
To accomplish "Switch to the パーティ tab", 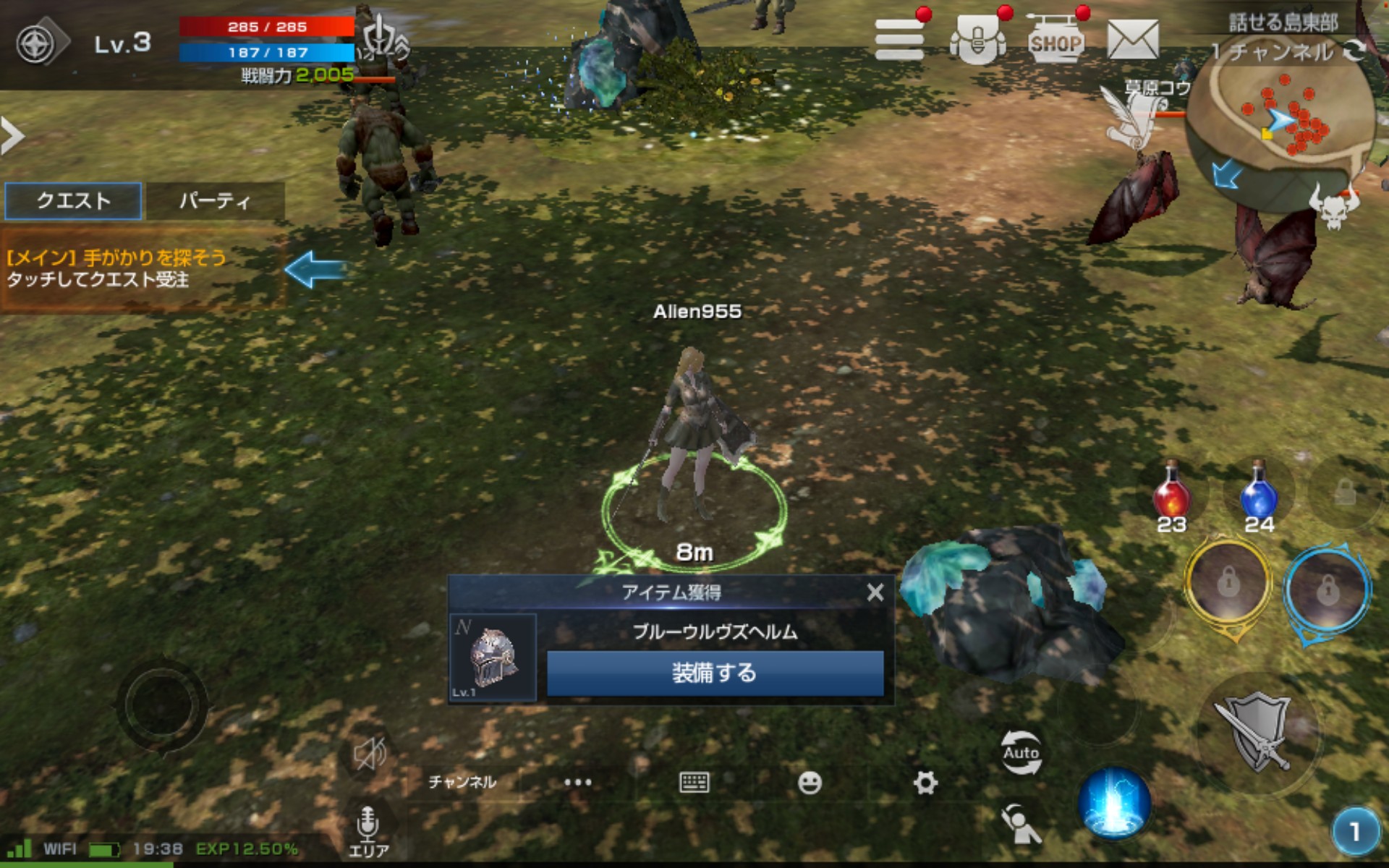I will click(x=215, y=200).
